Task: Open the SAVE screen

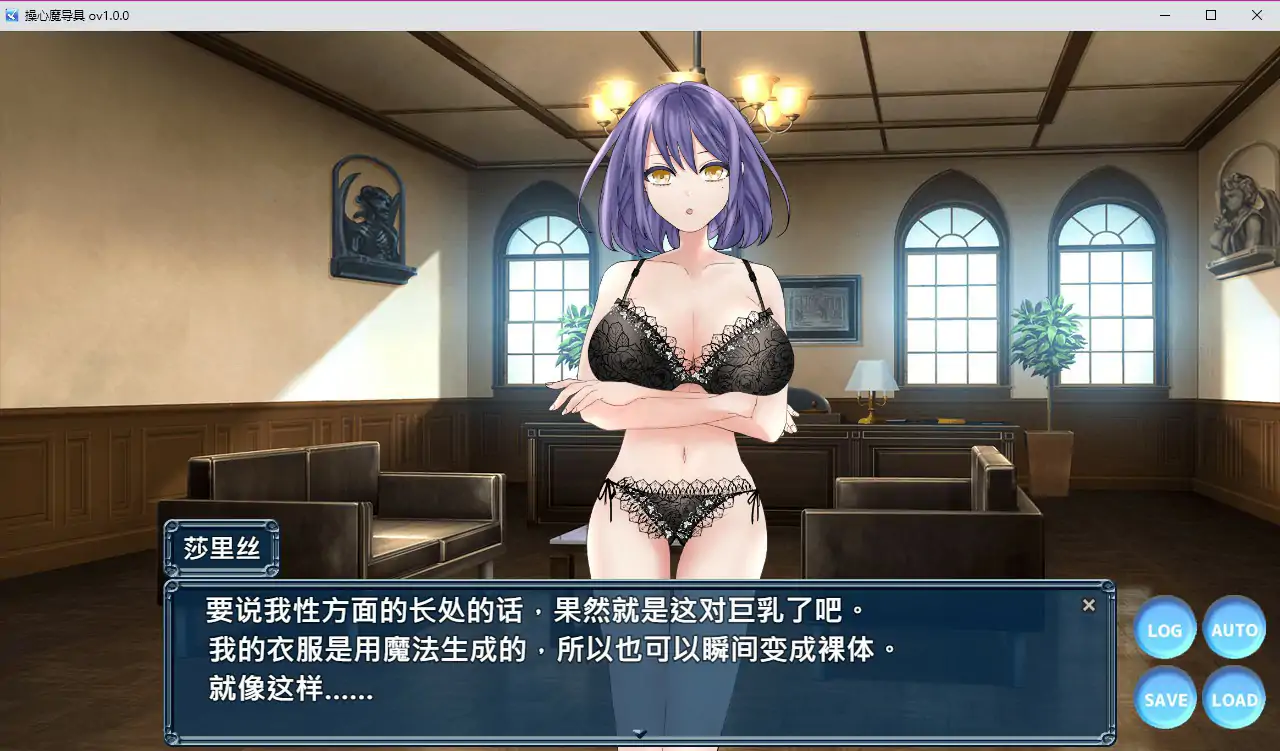Action: click(1164, 699)
